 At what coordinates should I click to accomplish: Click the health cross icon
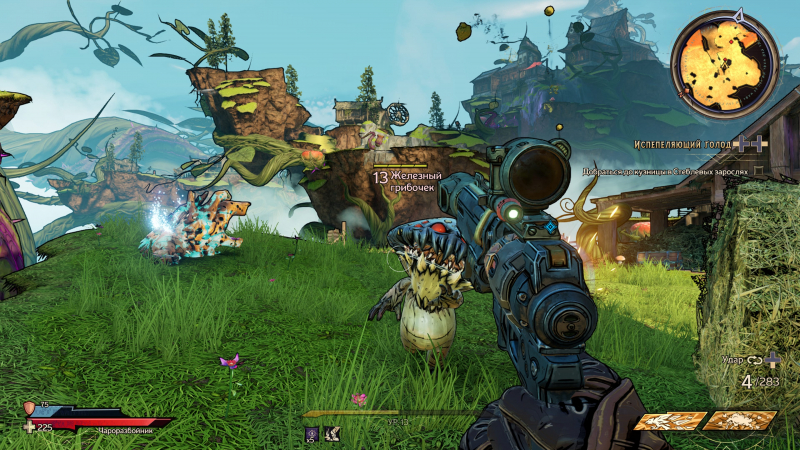point(29,427)
